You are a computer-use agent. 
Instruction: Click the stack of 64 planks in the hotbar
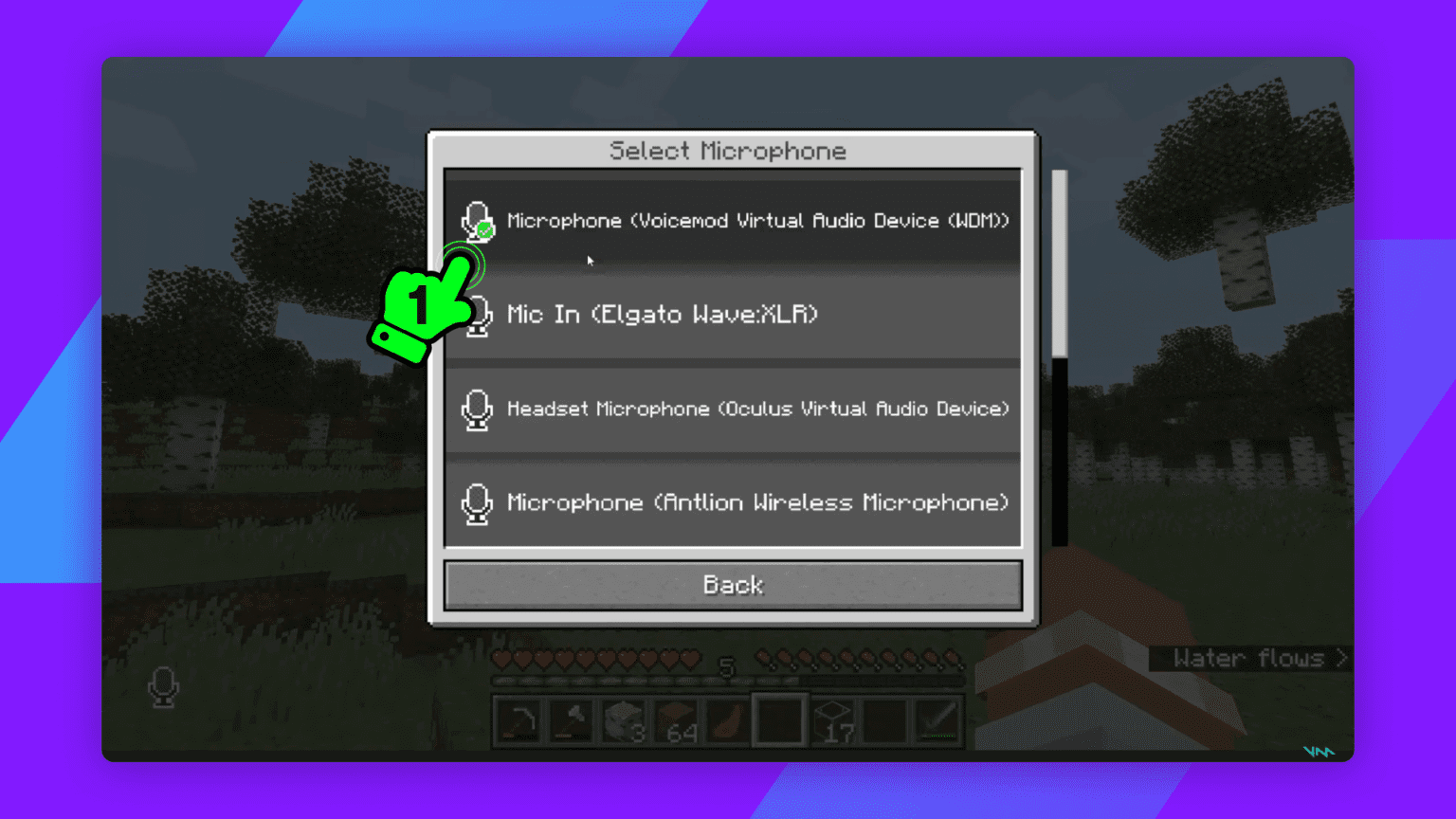[675, 720]
